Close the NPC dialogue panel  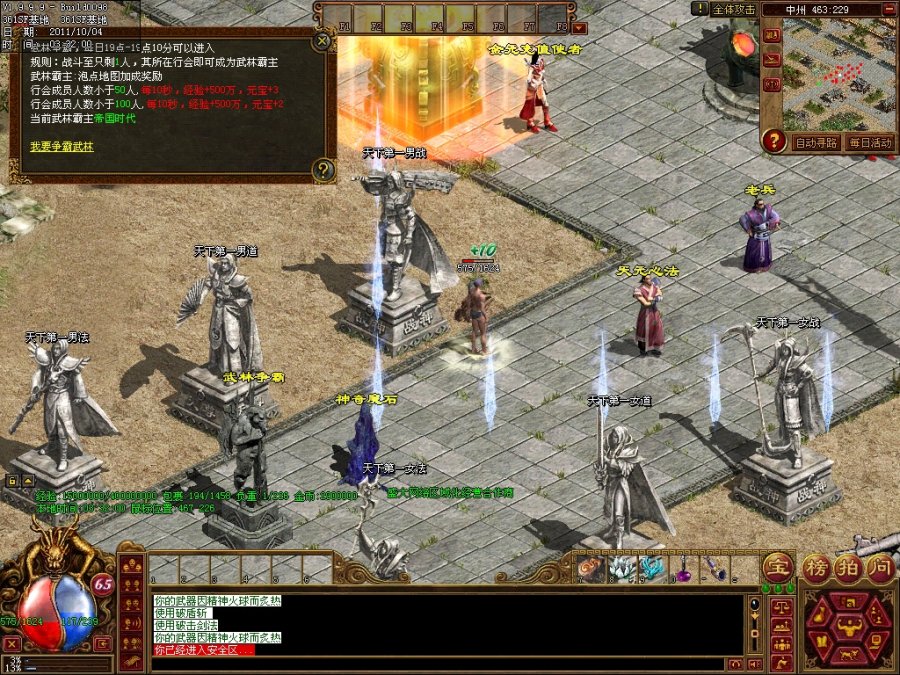pos(321,42)
